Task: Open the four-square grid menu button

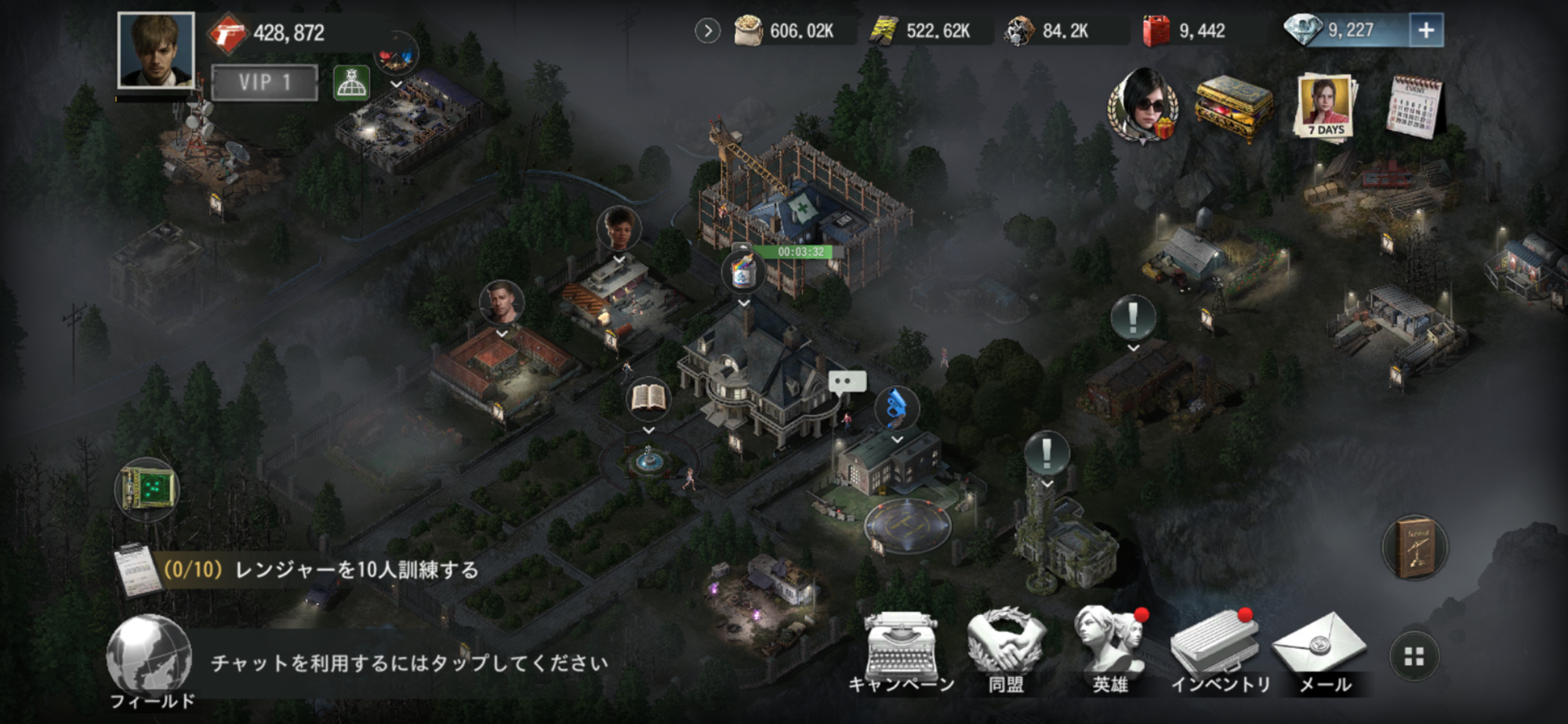Action: (x=1414, y=657)
